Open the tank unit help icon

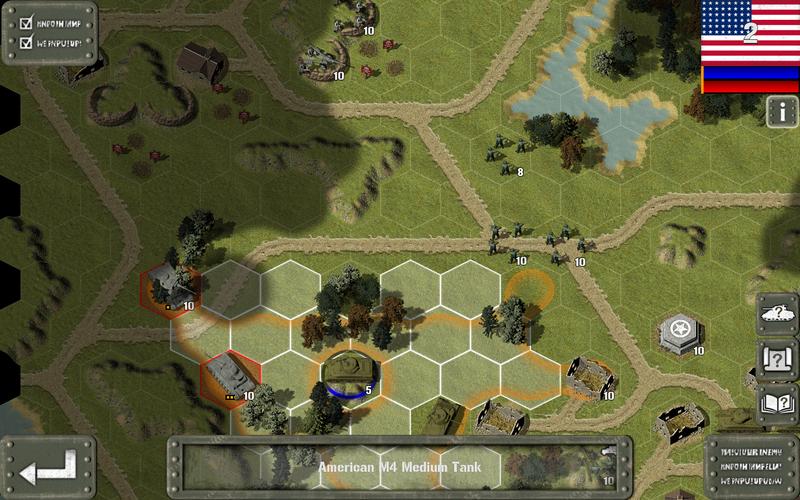[776, 312]
